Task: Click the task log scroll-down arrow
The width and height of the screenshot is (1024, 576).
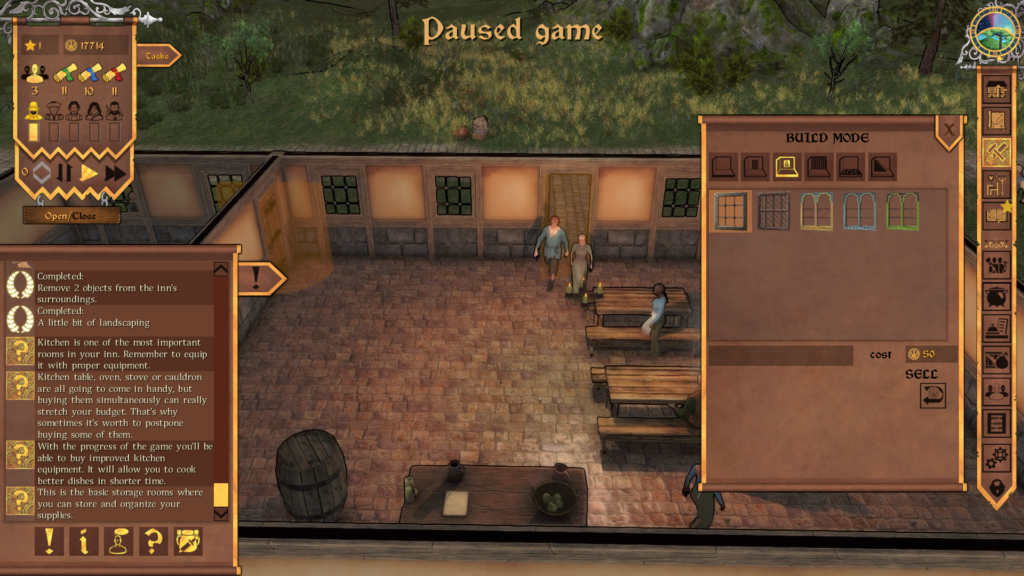Action: tap(221, 513)
